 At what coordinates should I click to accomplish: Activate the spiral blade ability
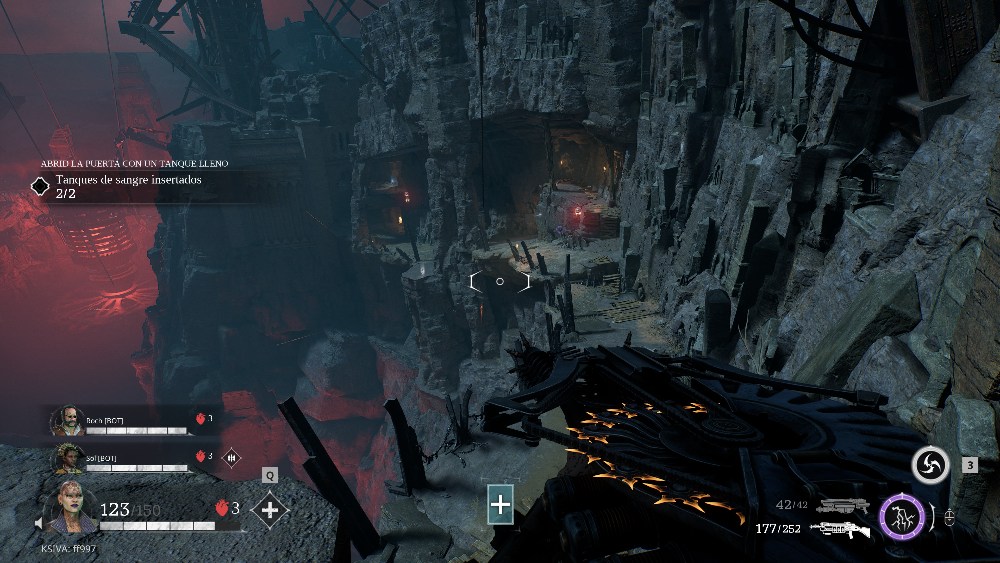pos(930,464)
